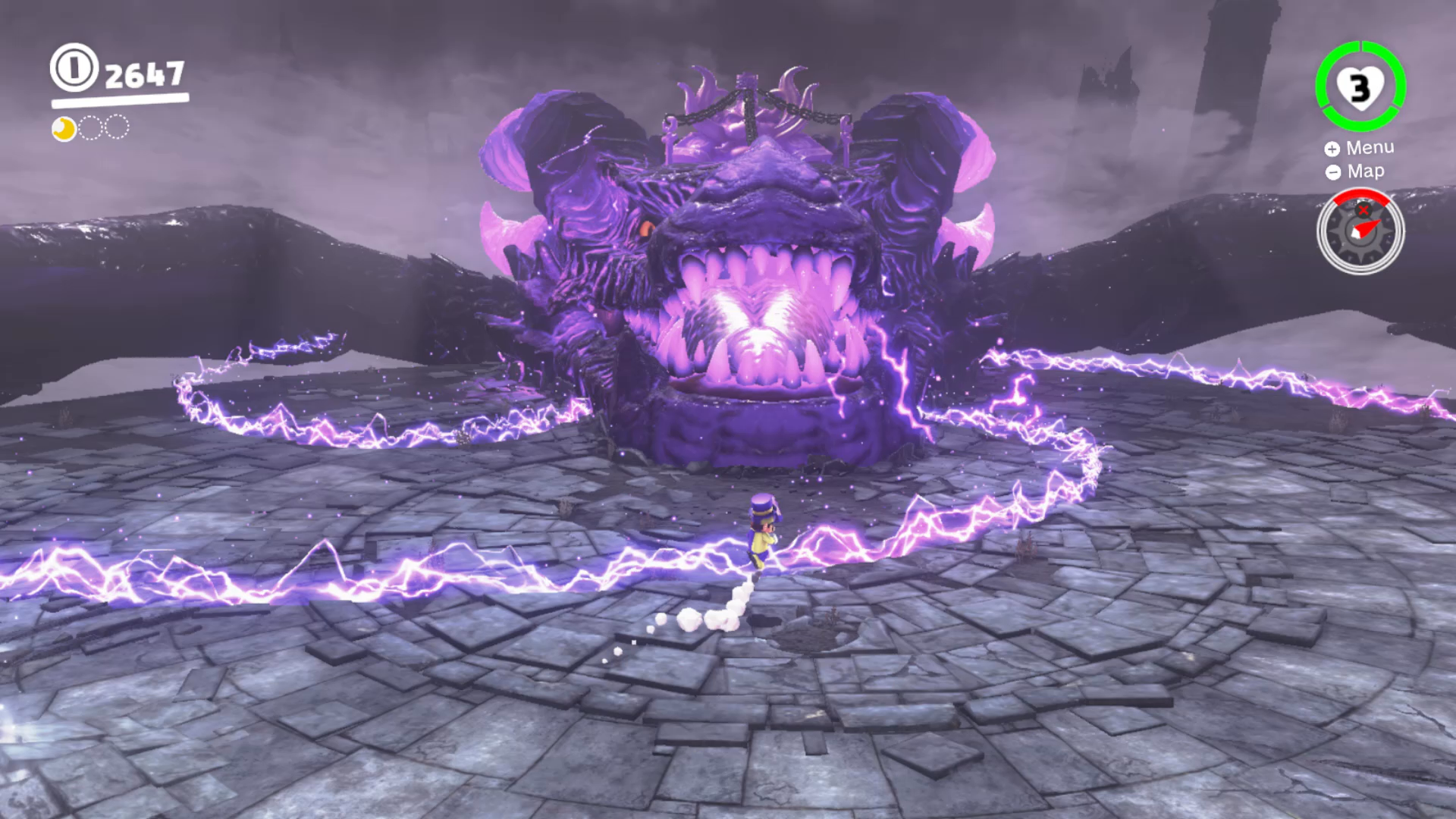Click the heart-shaped health meter showing 3
The height and width of the screenshot is (819, 1456).
[x=1363, y=87]
